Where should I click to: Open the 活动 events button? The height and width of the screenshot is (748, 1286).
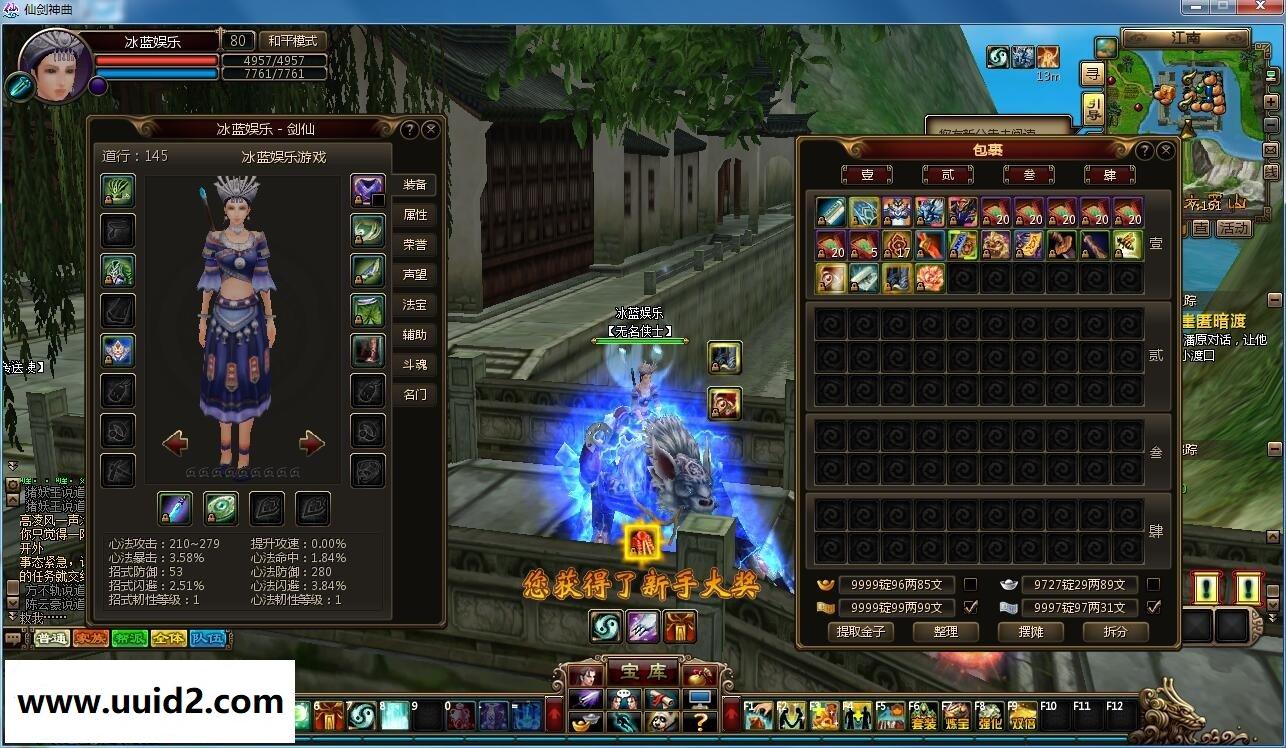tap(1233, 228)
